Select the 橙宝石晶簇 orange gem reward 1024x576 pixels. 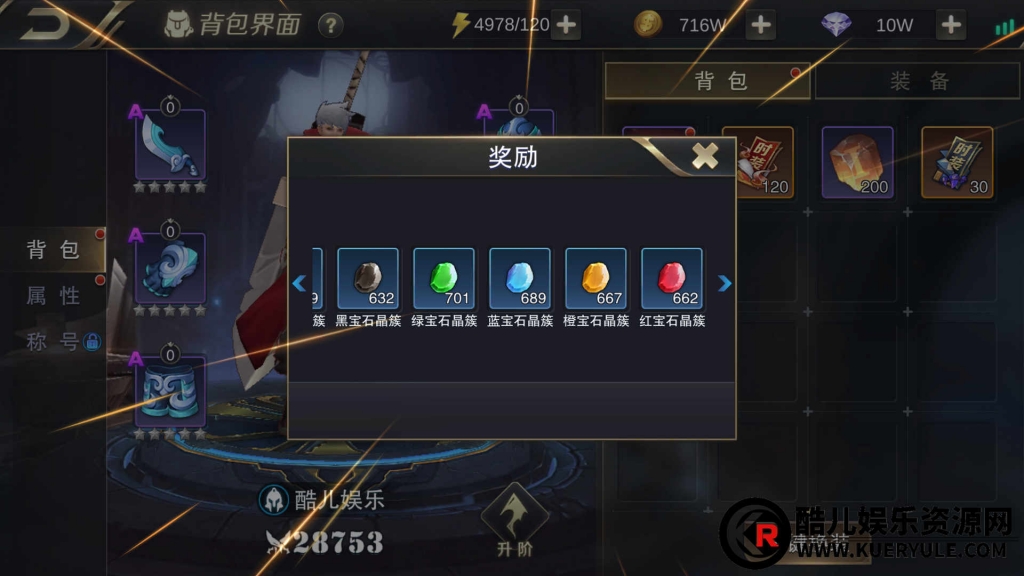coord(596,278)
